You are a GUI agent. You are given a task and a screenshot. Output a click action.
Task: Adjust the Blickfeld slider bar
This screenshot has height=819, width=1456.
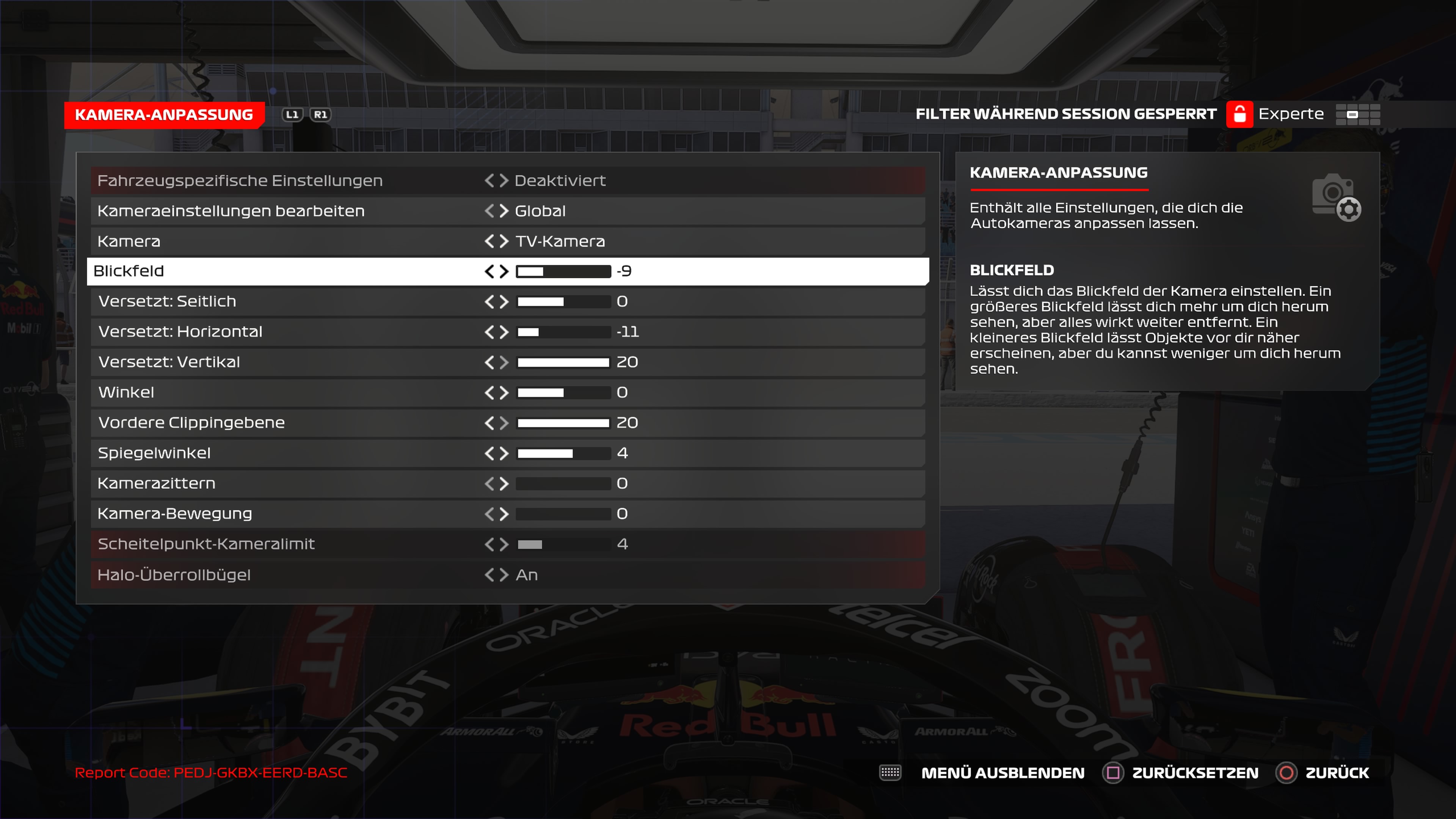click(563, 271)
